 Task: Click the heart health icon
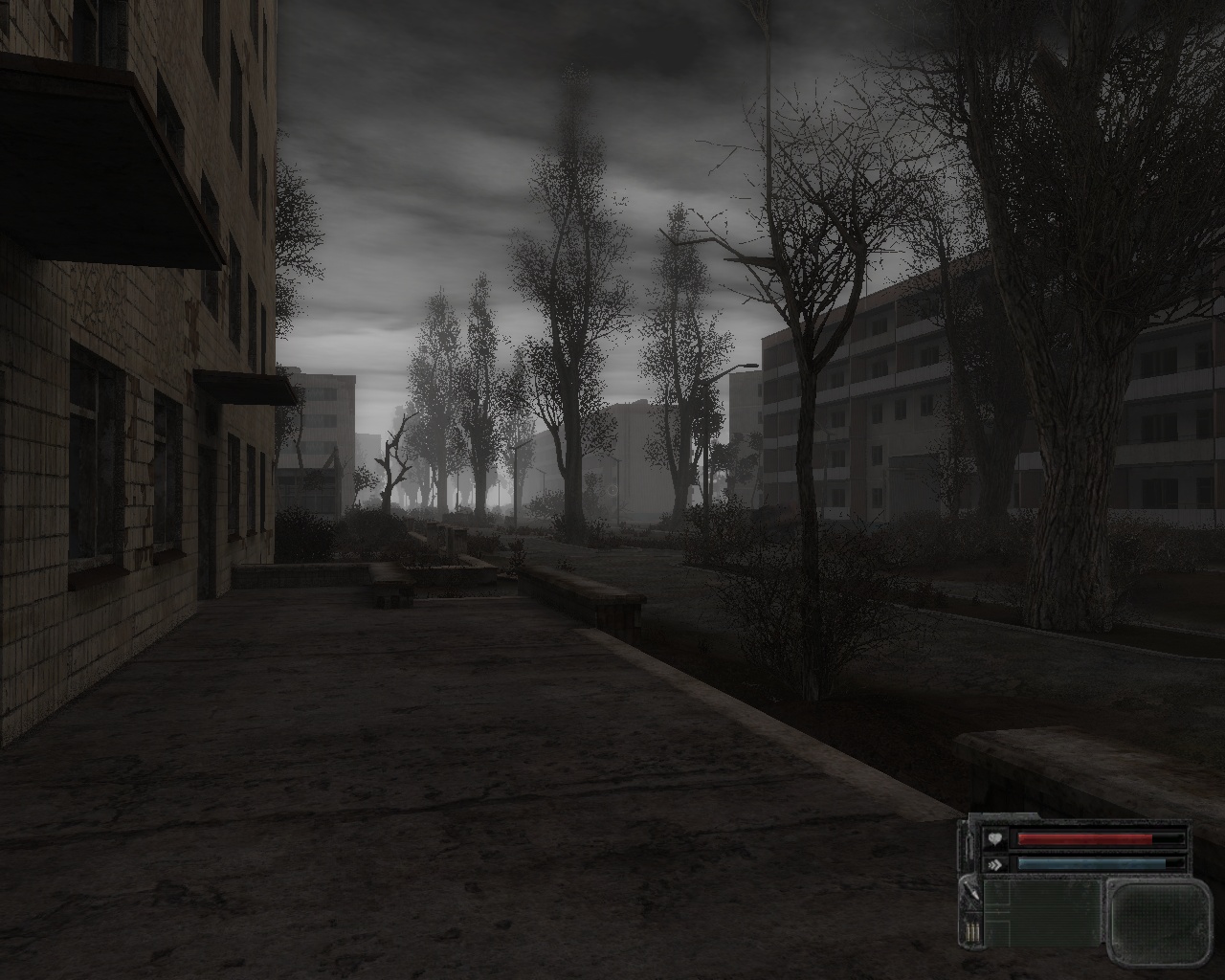point(996,839)
